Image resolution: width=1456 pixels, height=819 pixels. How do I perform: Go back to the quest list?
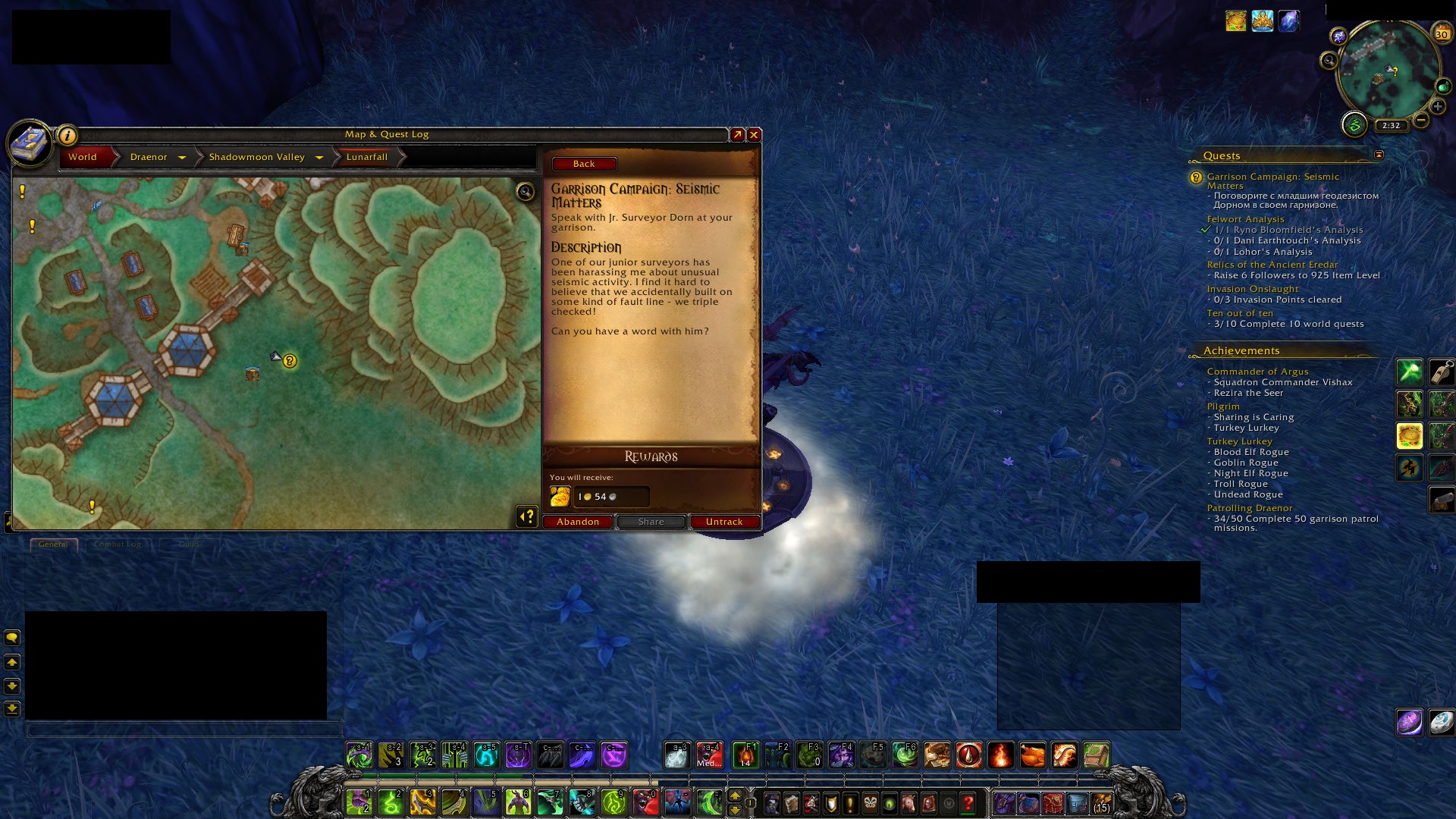click(x=584, y=164)
